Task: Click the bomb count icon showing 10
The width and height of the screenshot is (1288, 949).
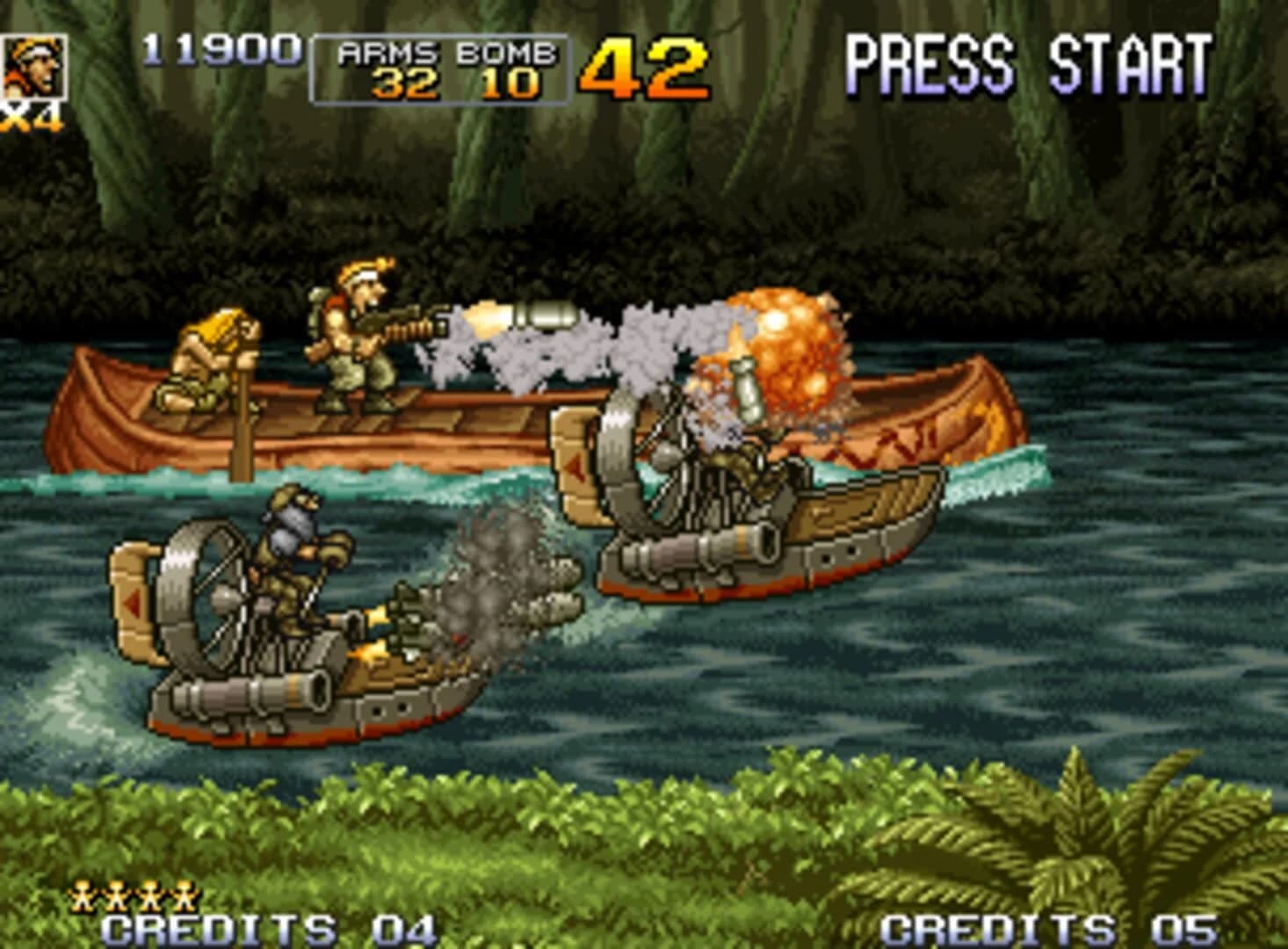Action: [510, 83]
